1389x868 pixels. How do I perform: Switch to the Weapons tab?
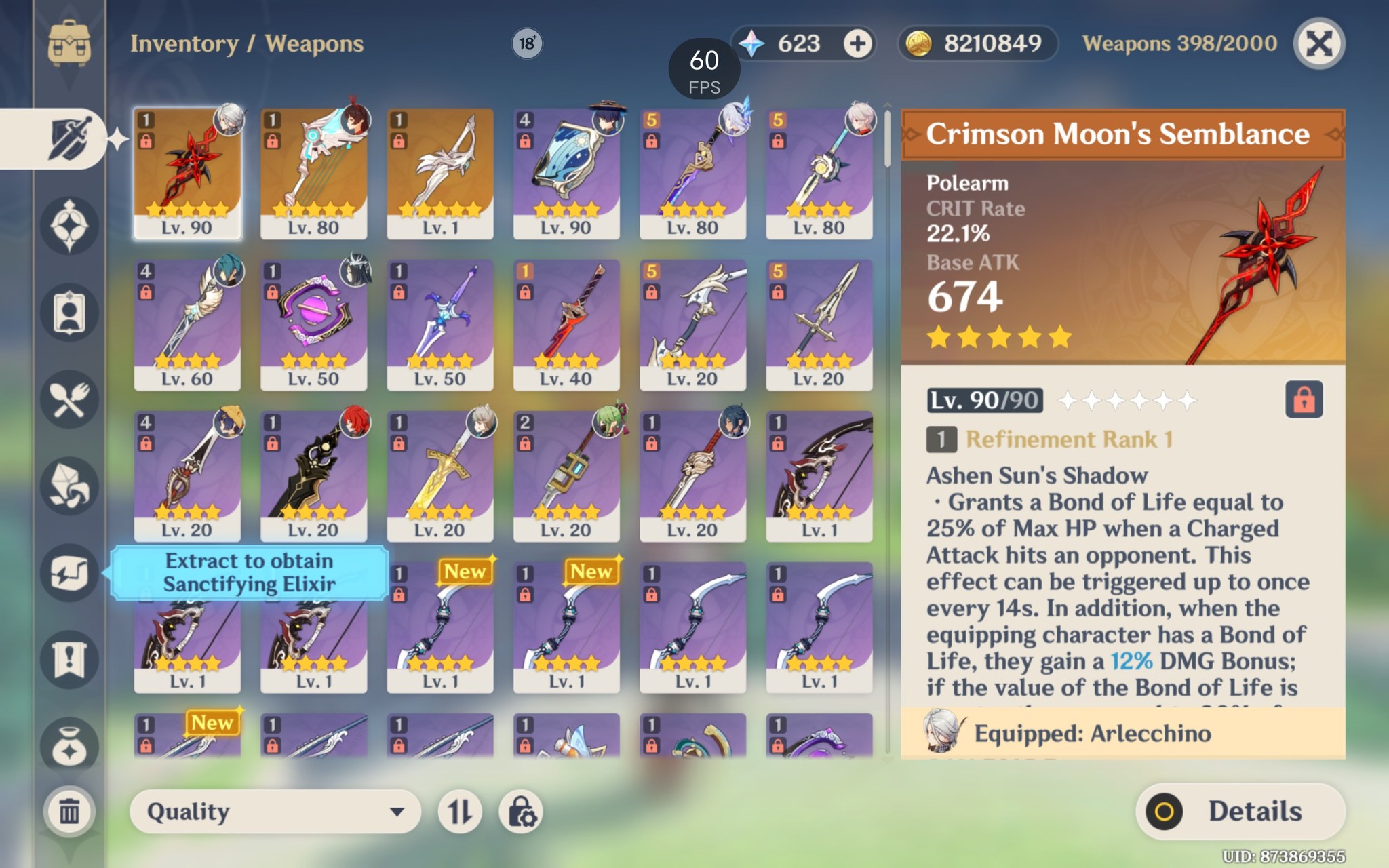69,139
